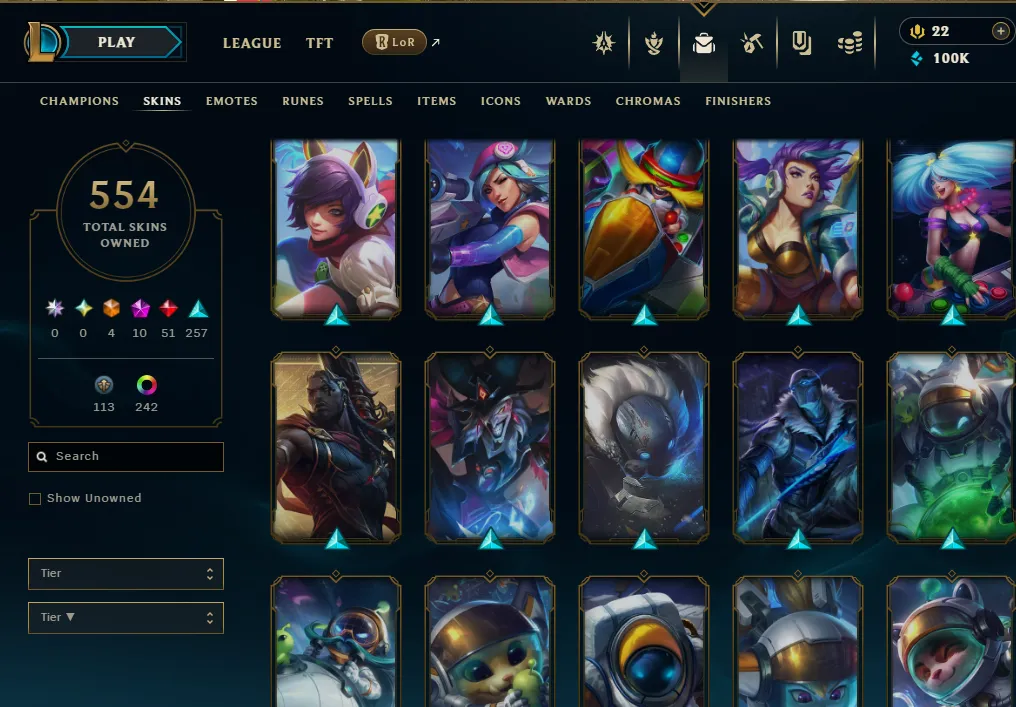Switch to the CHAMPIONS tab
This screenshot has width=1016, height=707.
[x=79, y=101]
